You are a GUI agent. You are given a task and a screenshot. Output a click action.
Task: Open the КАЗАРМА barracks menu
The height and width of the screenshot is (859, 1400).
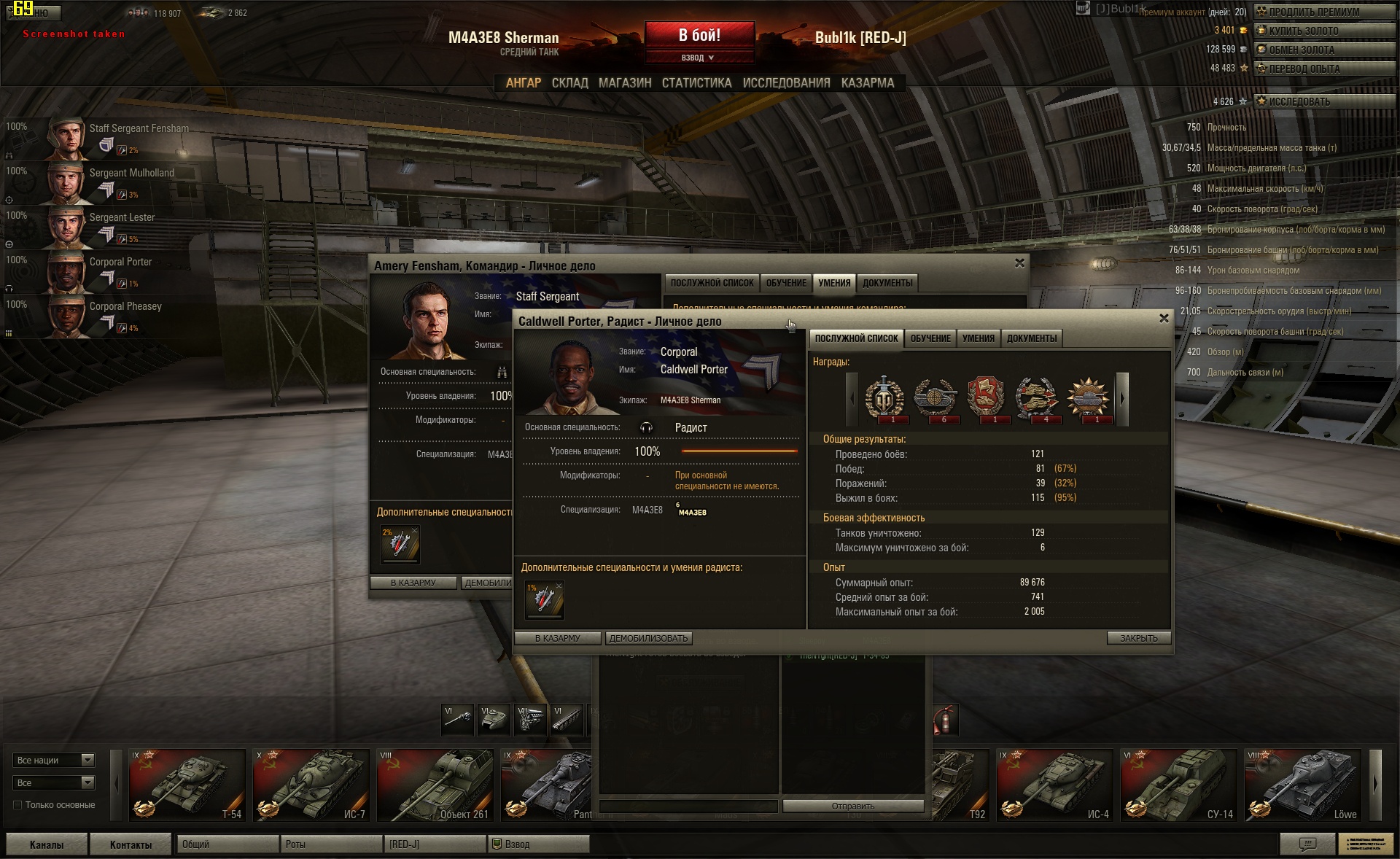click(x=867, y=83)
